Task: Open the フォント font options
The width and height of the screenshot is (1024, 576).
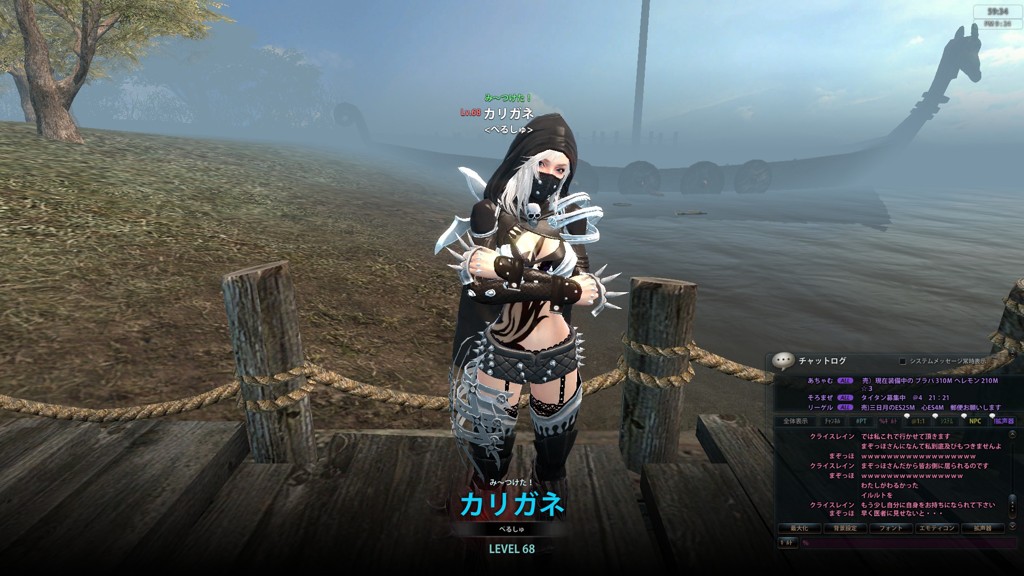Action: 889,528
